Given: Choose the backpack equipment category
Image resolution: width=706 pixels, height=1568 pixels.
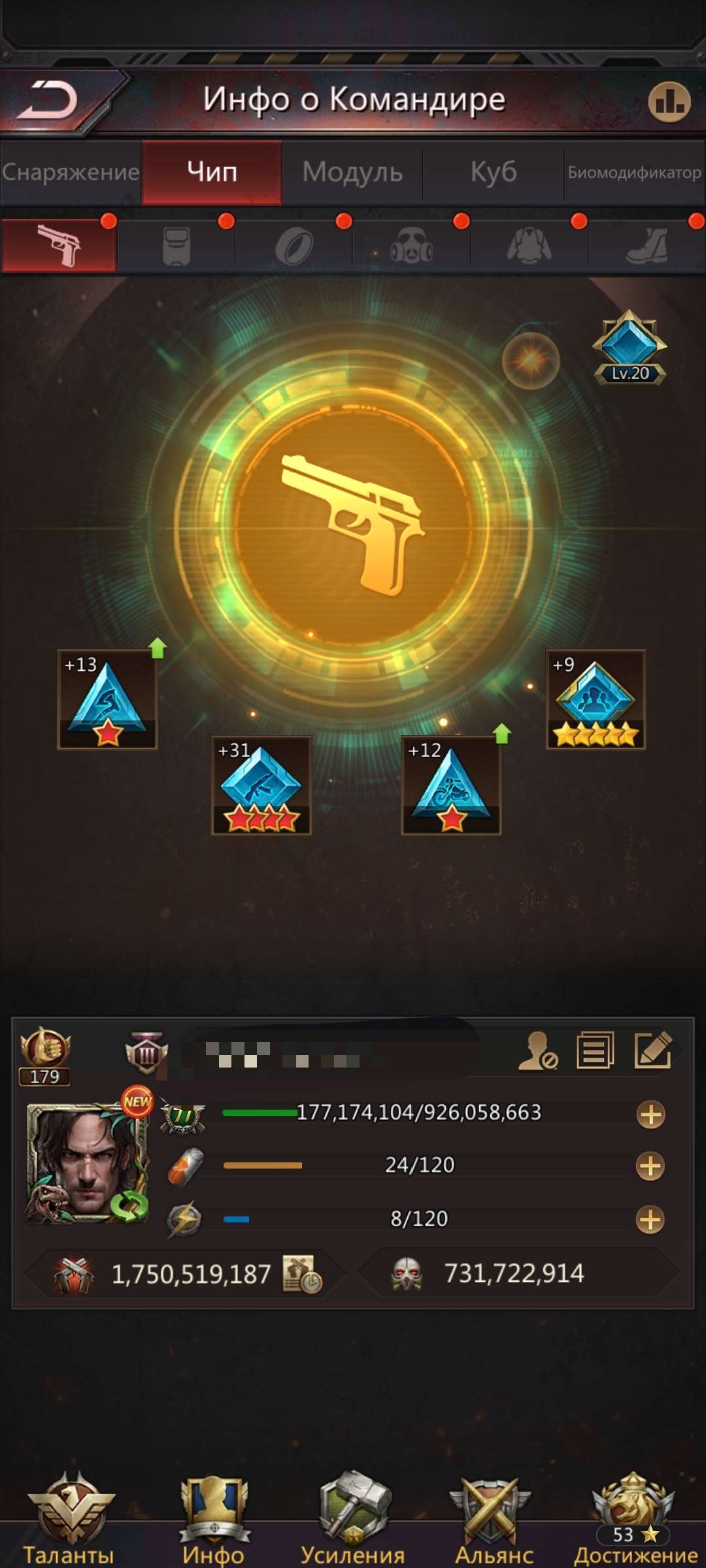Looking at the screenshot, I should (x=176, y=246).
